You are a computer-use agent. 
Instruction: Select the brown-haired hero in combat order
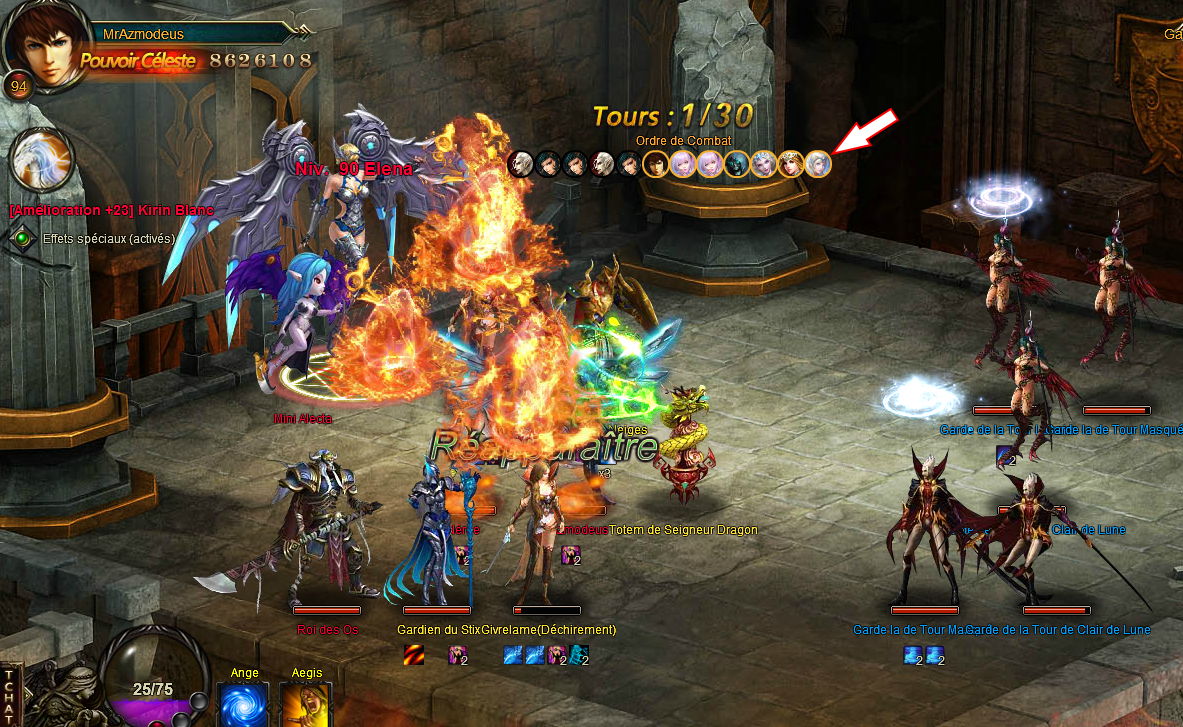(x=656, y=163)
